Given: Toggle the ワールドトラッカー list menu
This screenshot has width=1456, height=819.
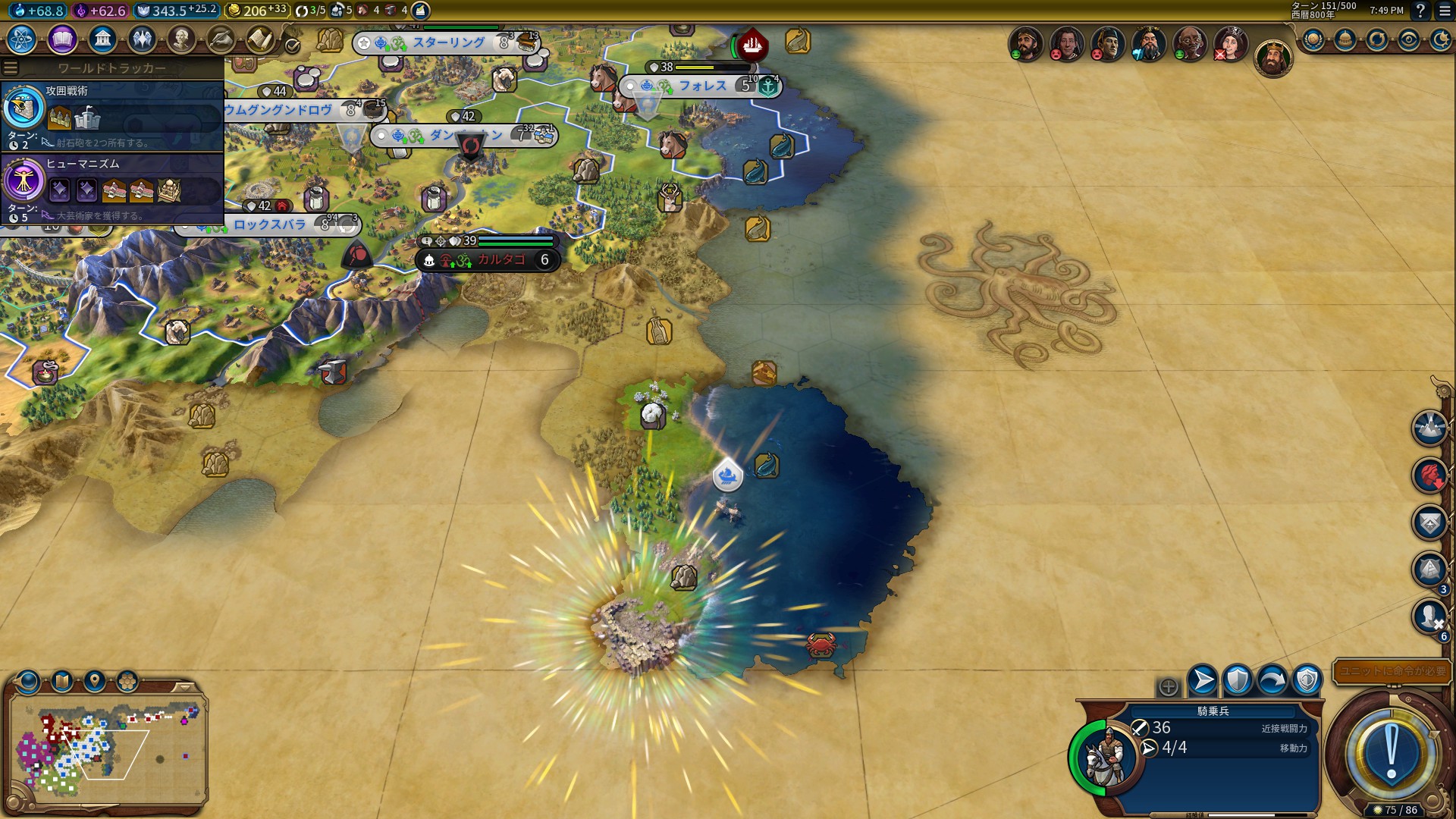Looking at the screenshot, I should (x=11, y=68).
